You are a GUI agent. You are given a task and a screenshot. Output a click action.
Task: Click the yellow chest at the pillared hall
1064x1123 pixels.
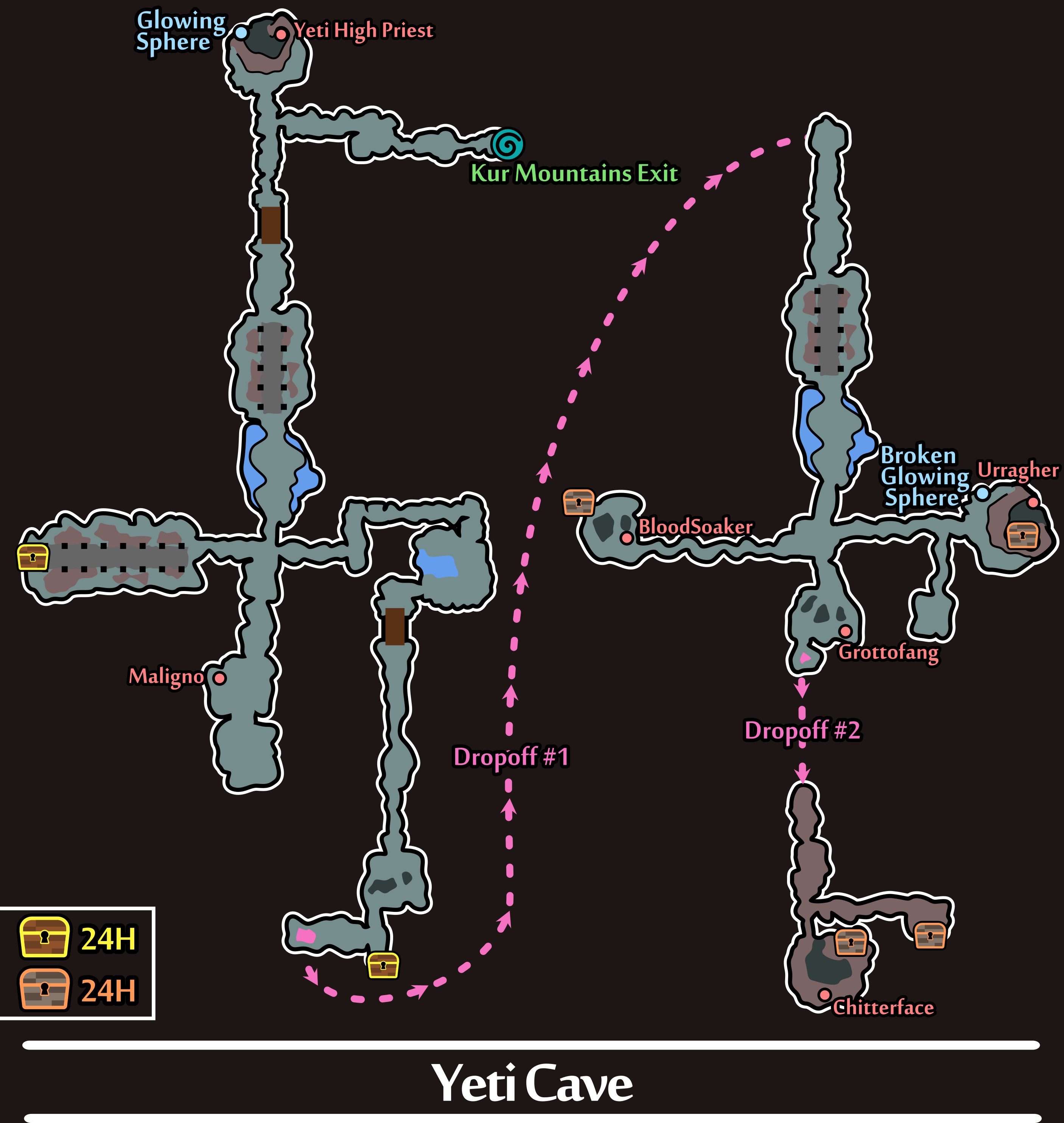[x=33, y=557]
